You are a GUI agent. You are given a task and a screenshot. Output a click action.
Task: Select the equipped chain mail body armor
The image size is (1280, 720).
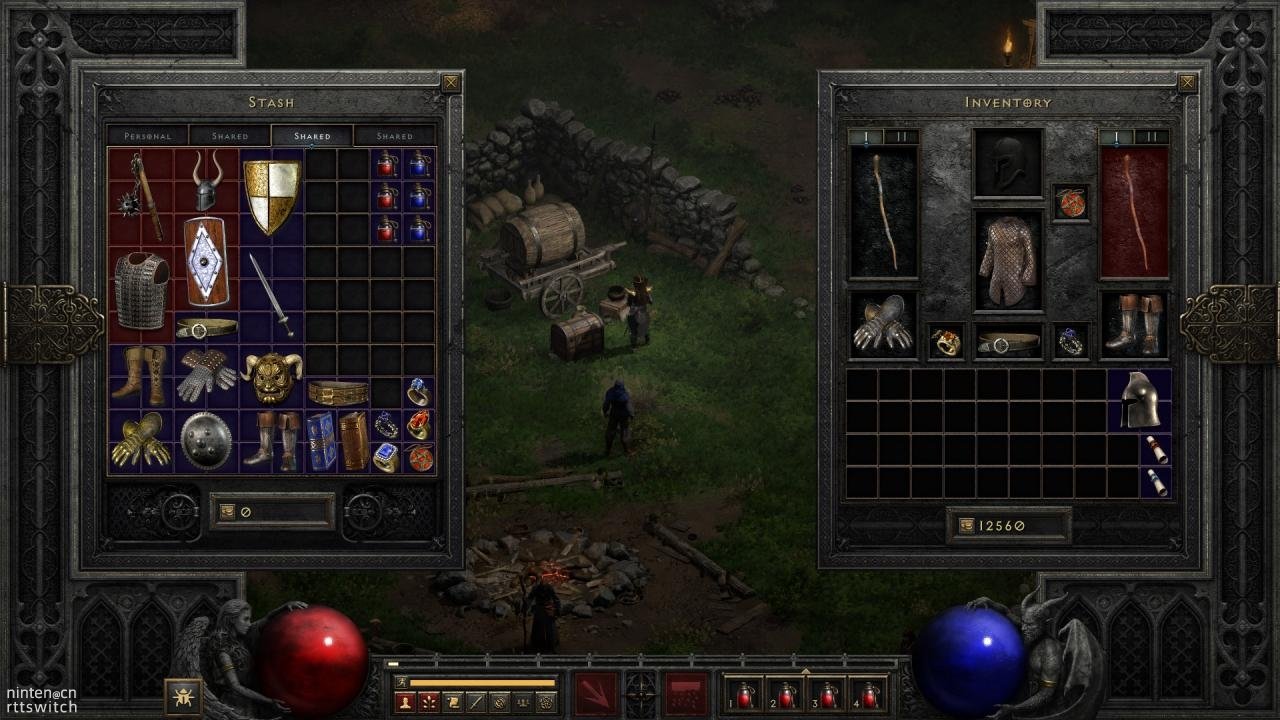pyautogui.click(x=1008, y=260)
